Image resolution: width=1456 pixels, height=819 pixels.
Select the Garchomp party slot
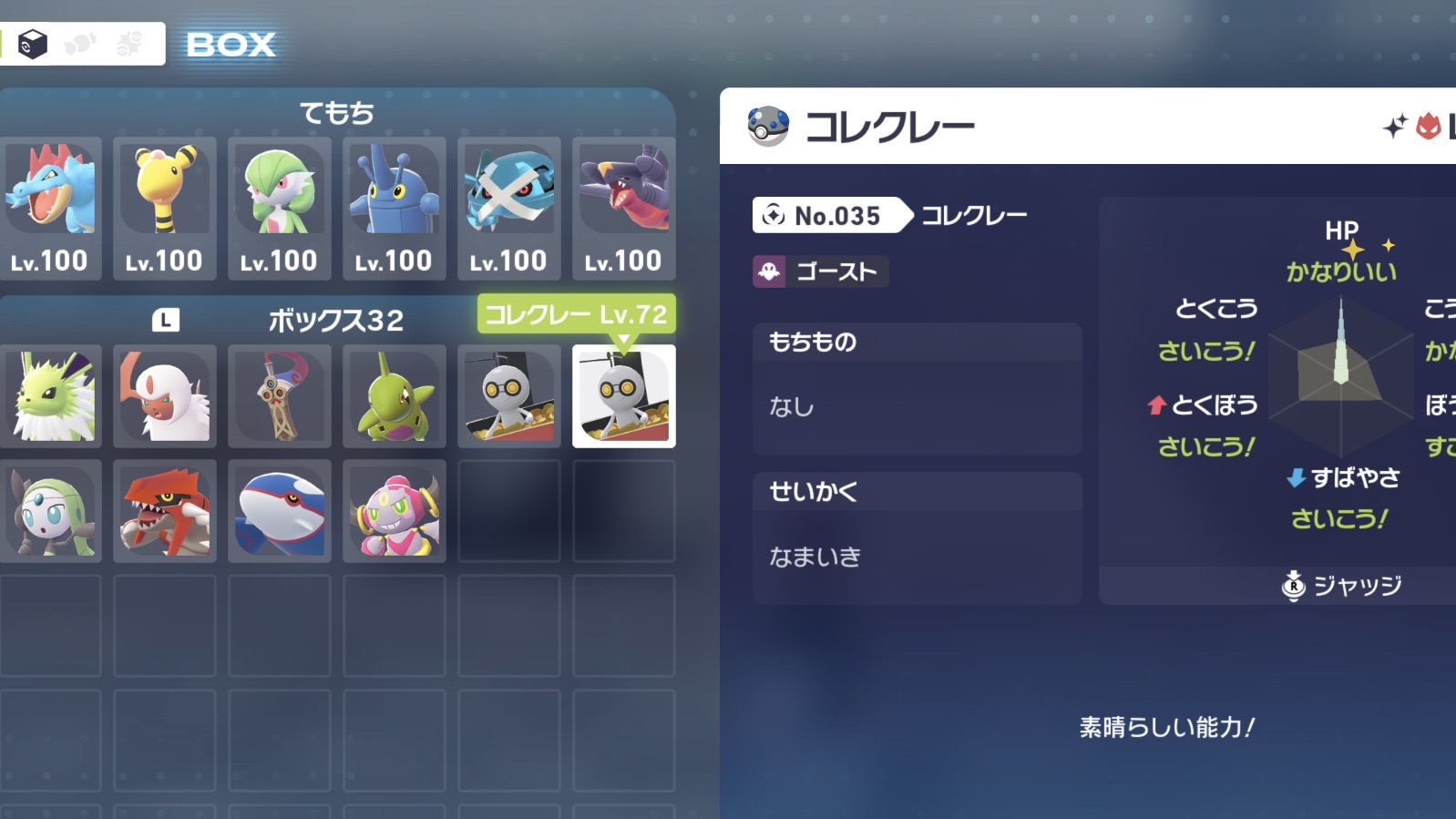pos(624,208)
